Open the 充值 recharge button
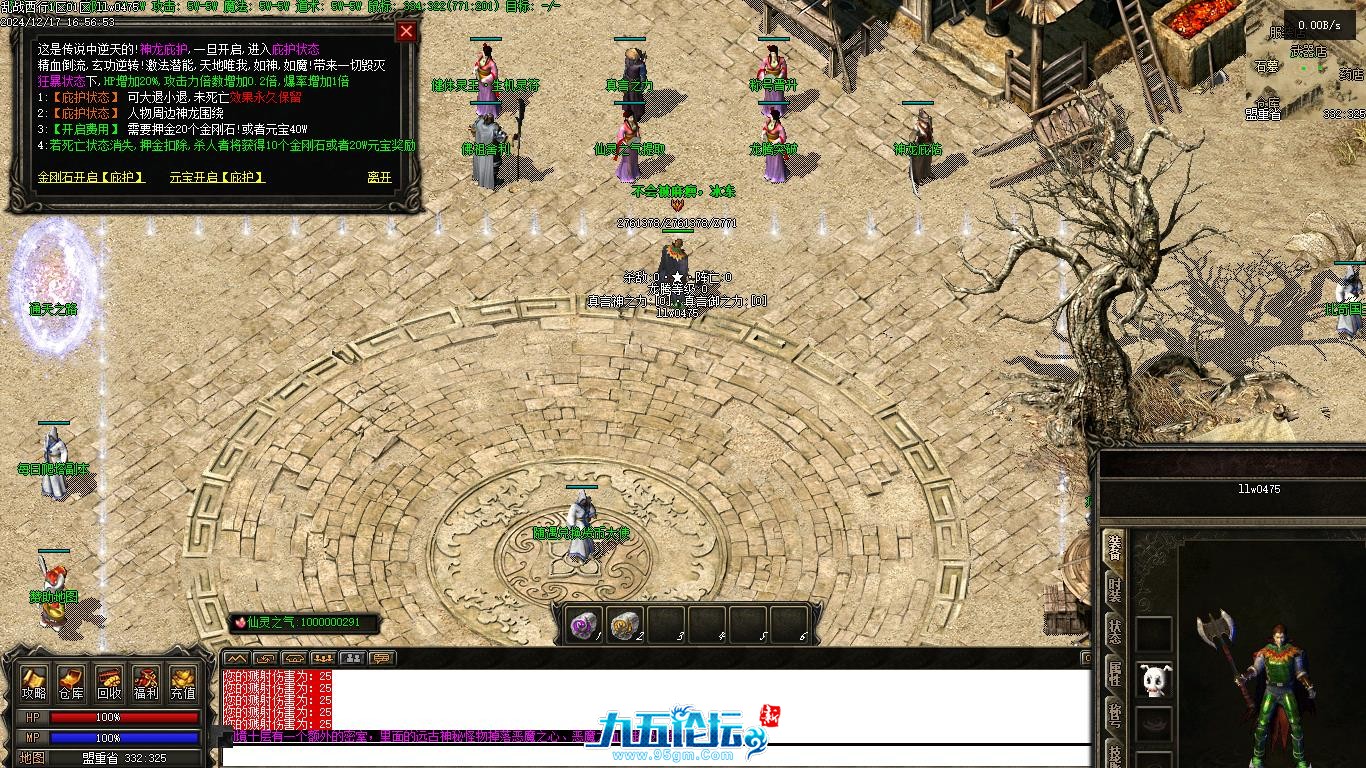The height and width of the screenshot is (768, 1366). [183, 684]
